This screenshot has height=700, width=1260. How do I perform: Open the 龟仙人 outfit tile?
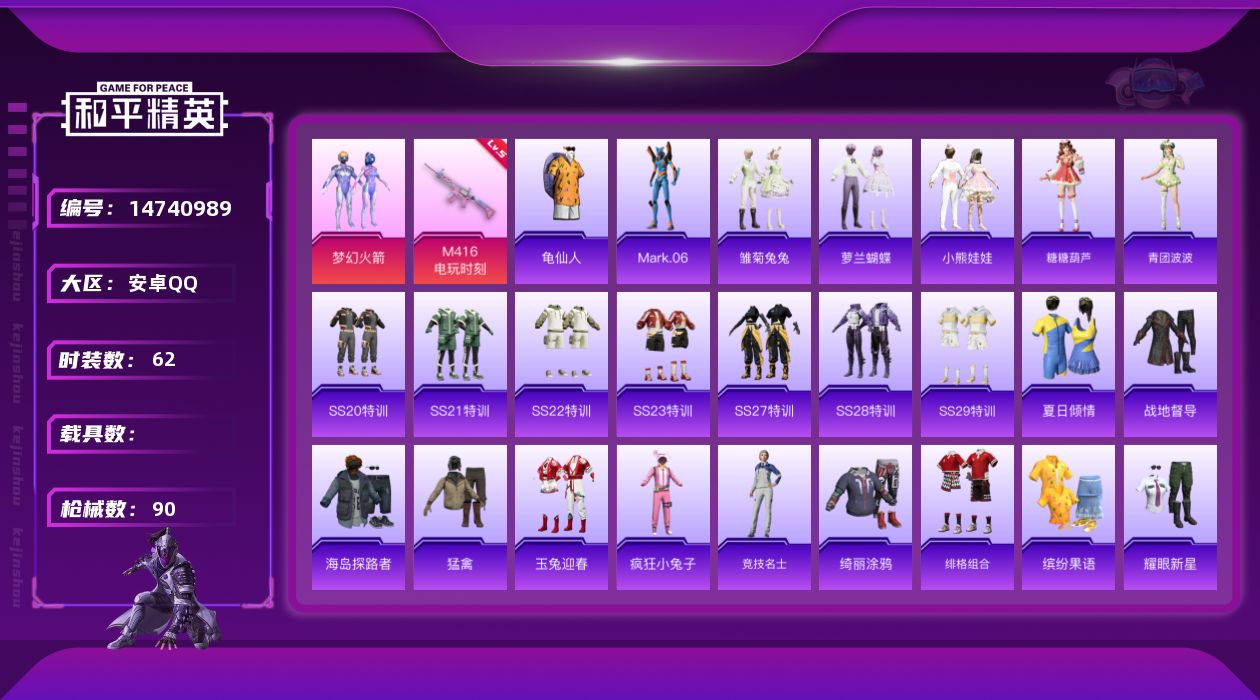pos(561,211)
